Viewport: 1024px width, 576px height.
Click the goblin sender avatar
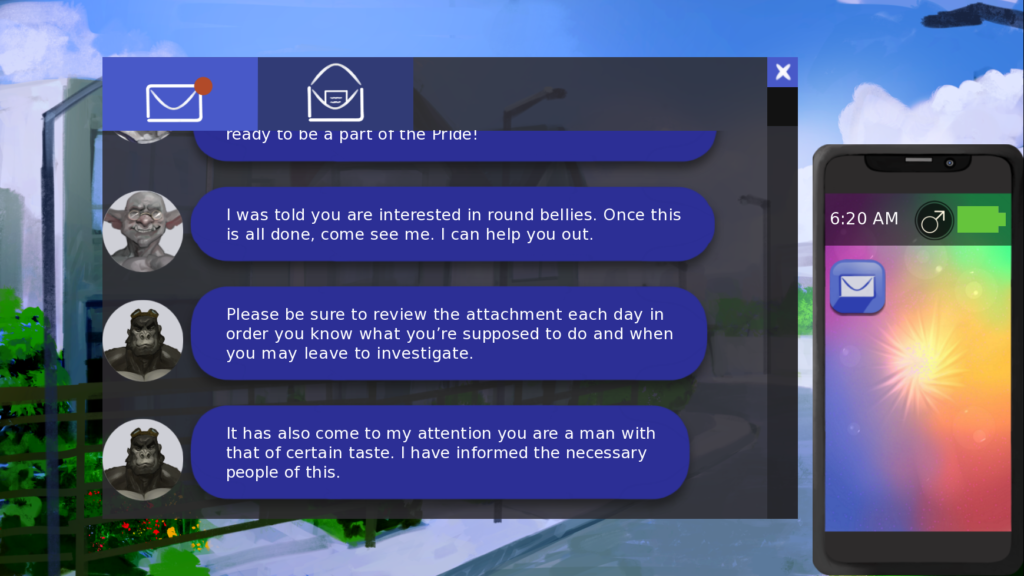[142, 230]
